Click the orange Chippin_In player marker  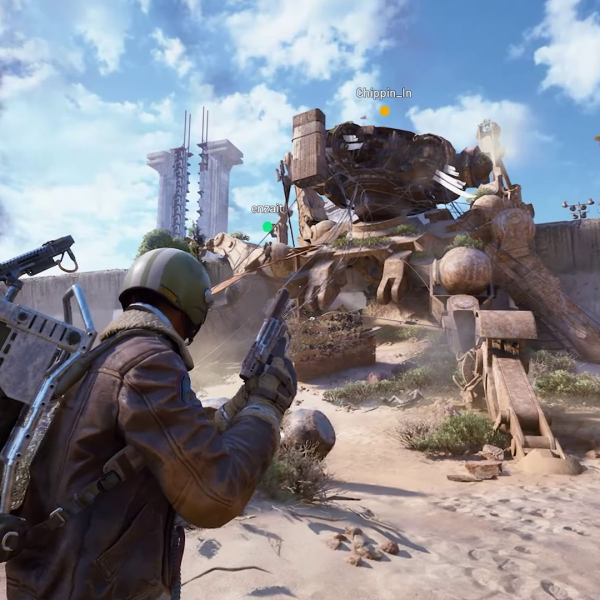point(384,111)
